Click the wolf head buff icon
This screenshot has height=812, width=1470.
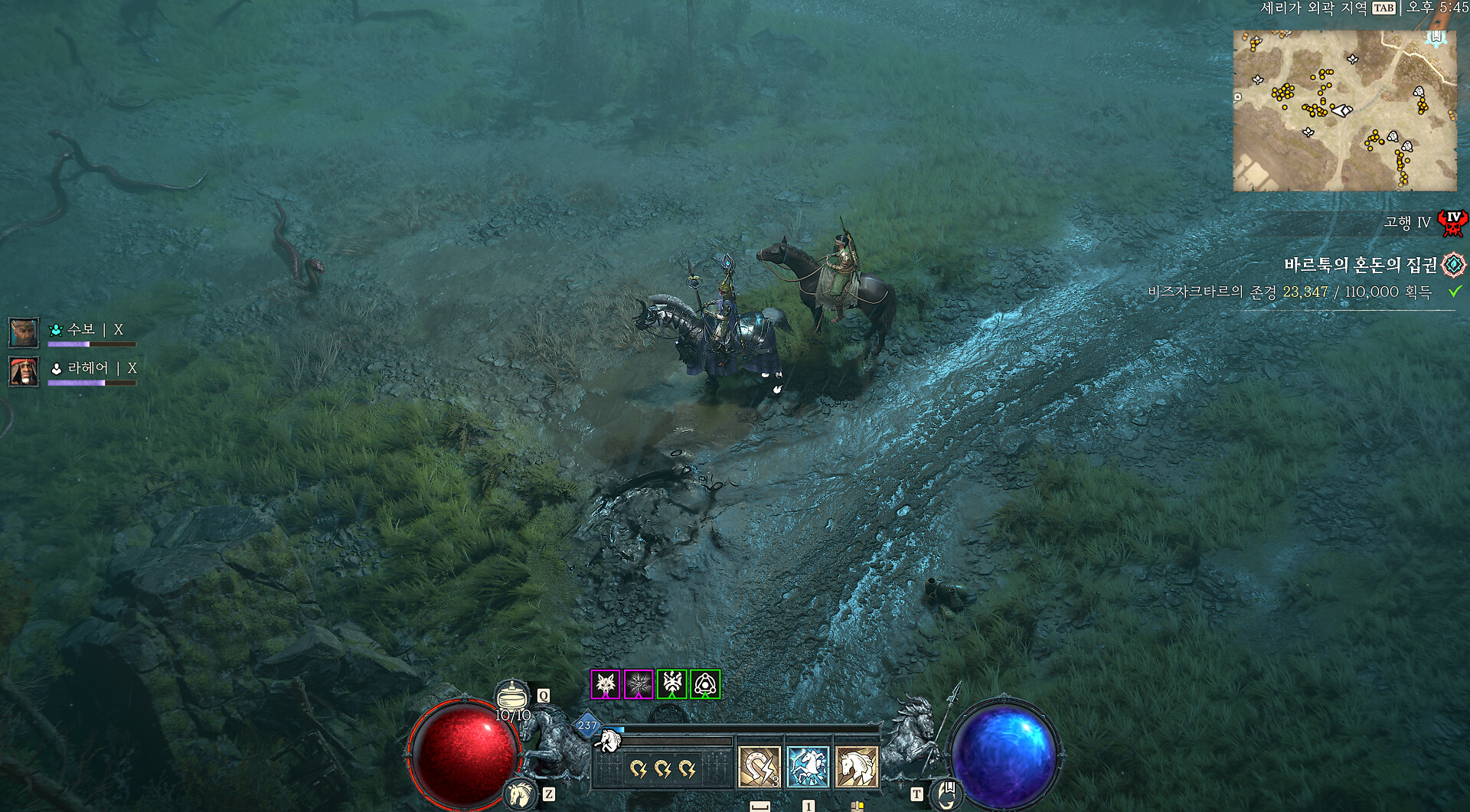[605, 684]
